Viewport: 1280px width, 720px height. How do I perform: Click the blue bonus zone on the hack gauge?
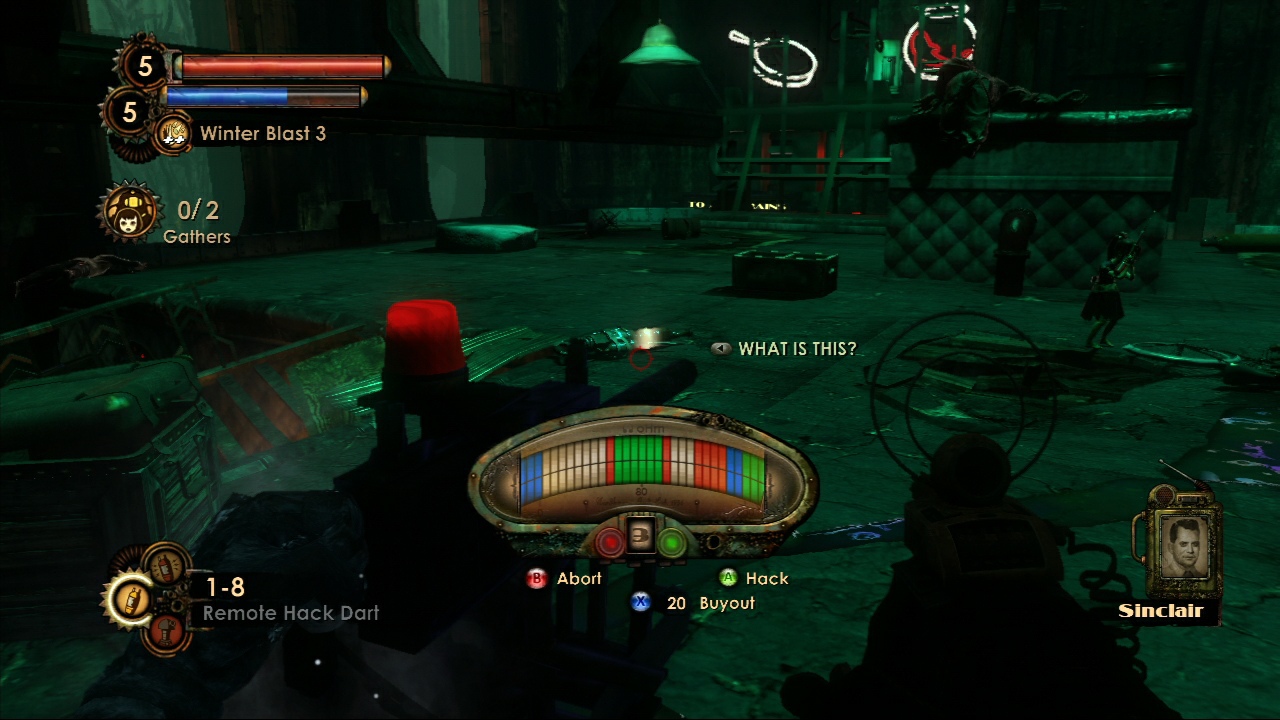pos(534,470)
